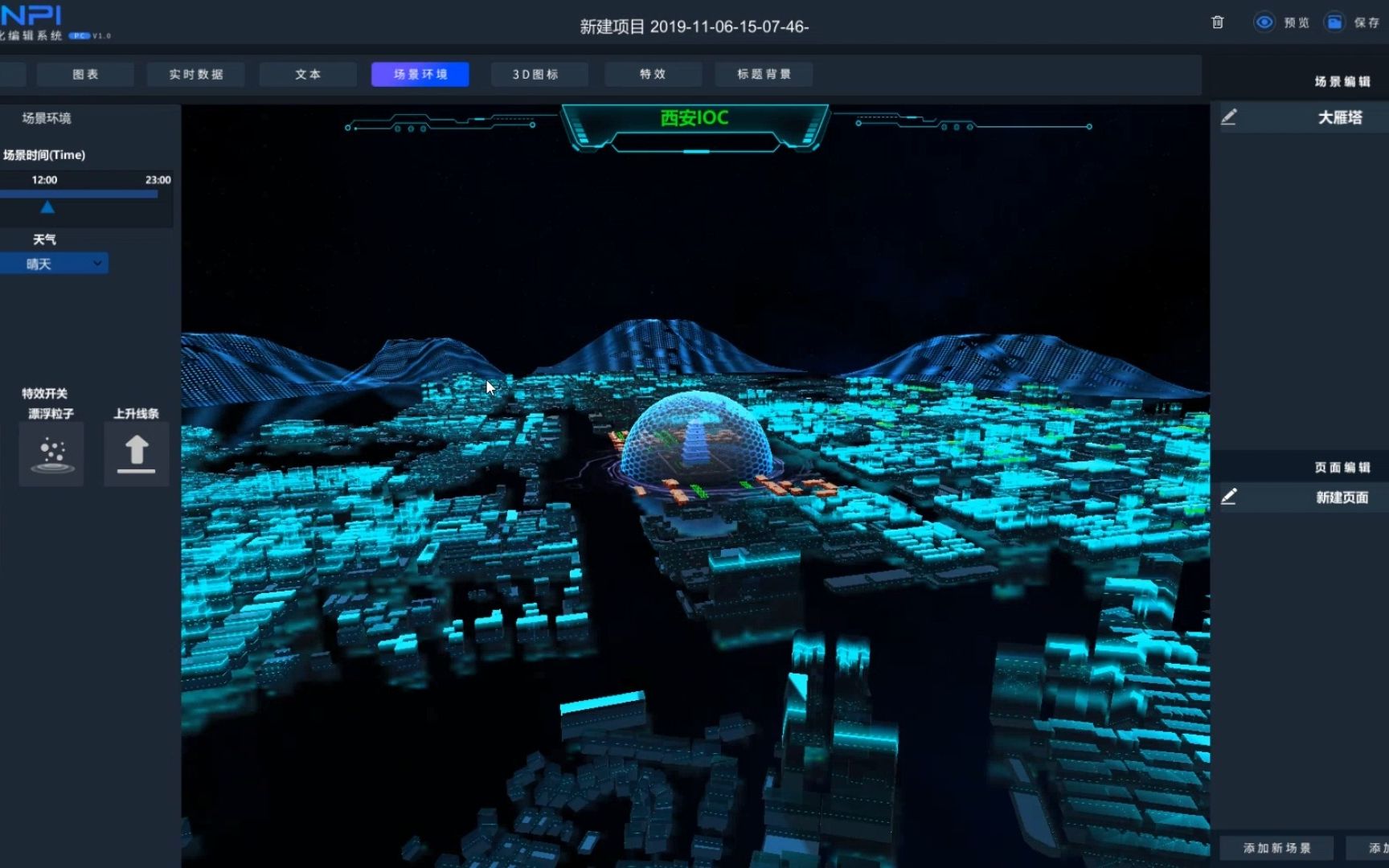
Task: Open the 实时数据 tab
Action: 195,74
